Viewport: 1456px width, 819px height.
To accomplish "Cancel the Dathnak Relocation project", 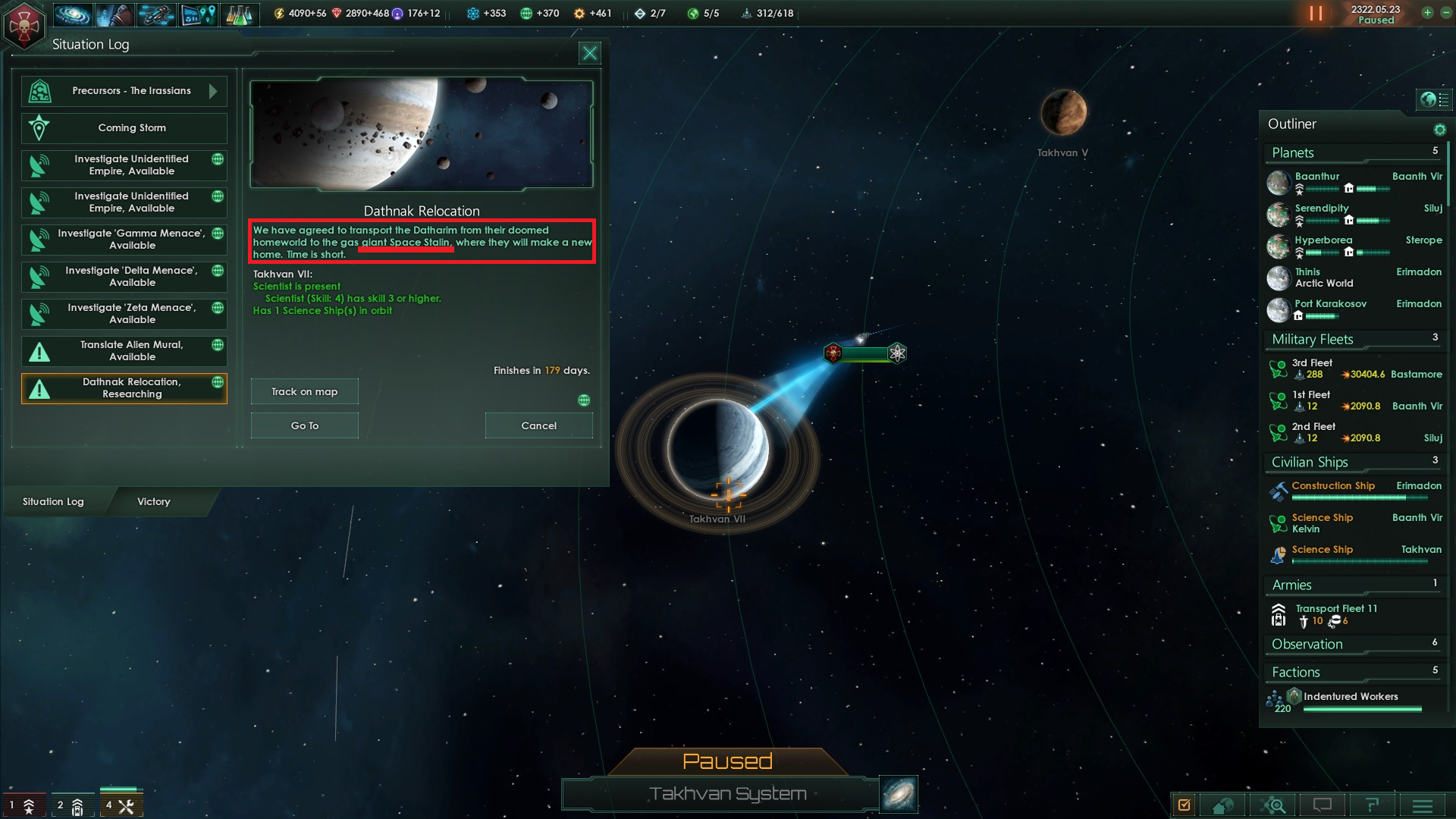I will pos(539,426).
